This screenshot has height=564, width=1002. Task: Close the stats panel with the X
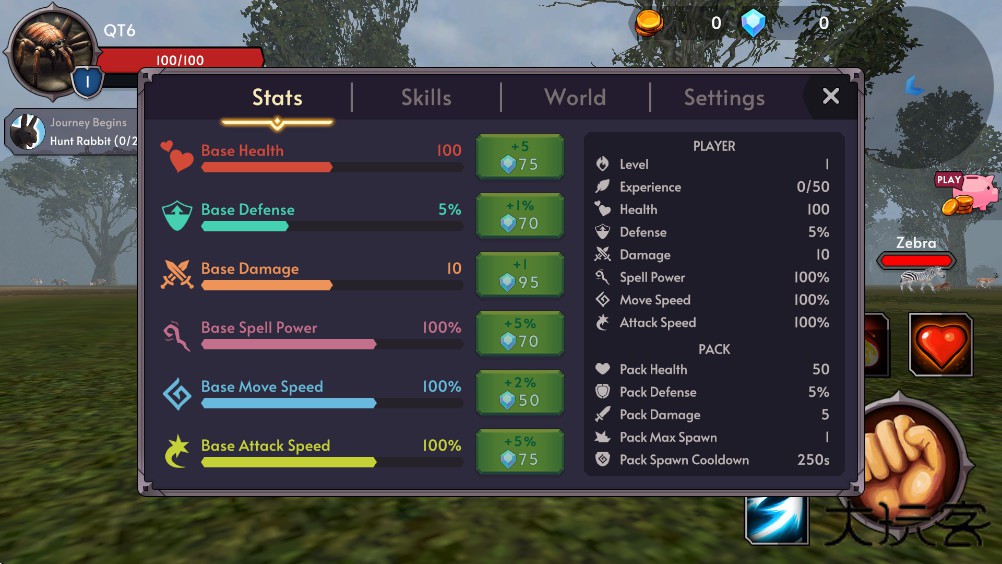pyautogui.click(x=830, y=96)
